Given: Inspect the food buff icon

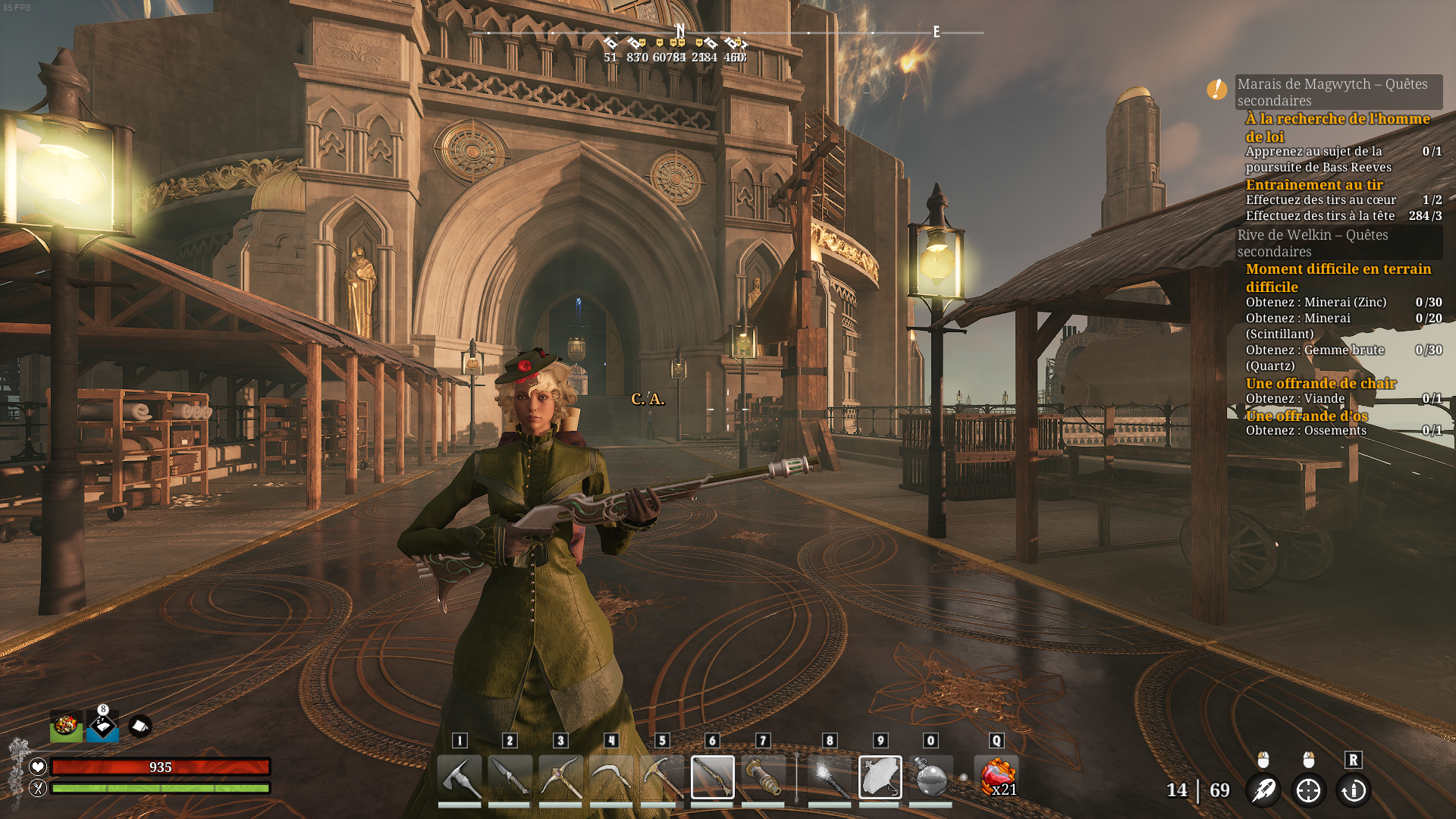Looking at the screenshot, I should (66, 726).
